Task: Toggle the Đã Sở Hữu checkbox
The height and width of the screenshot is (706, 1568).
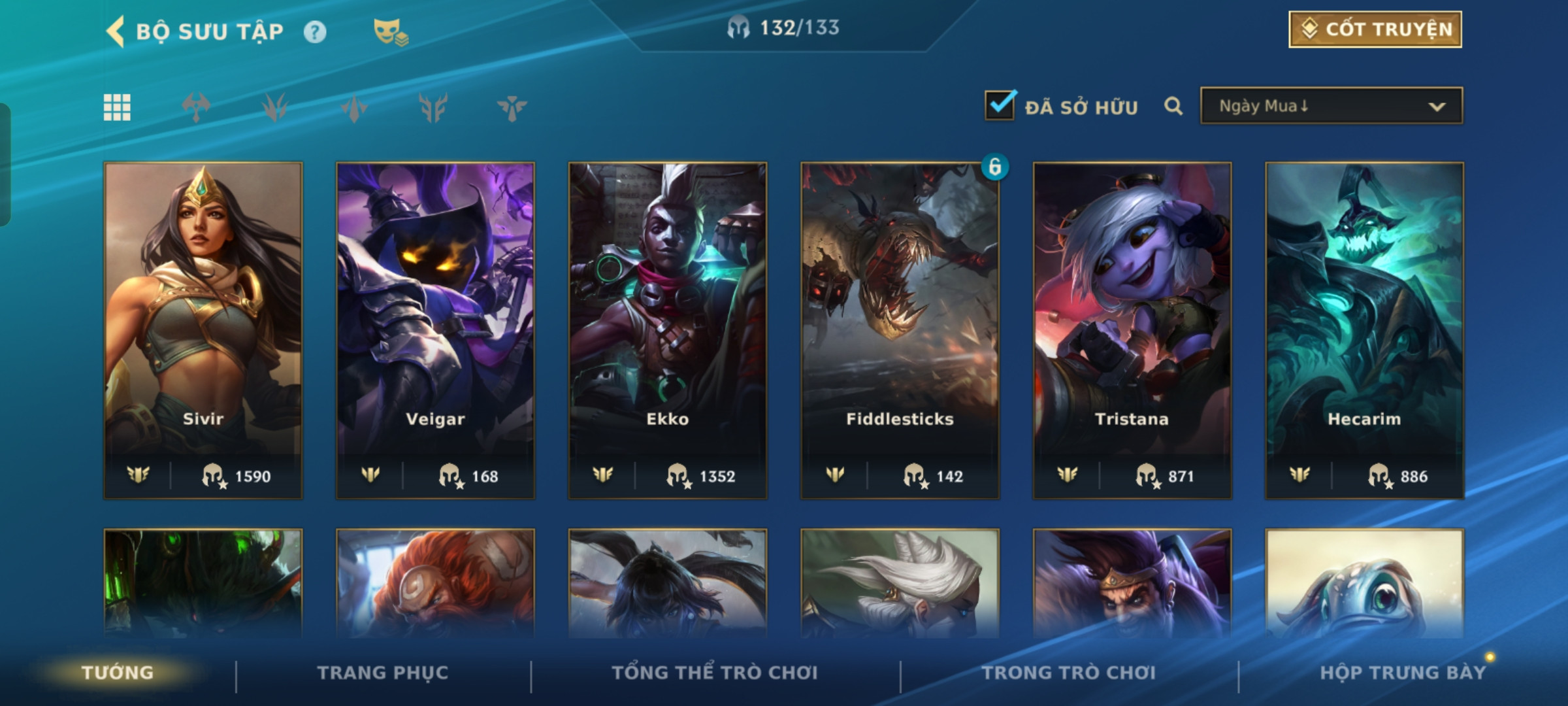Action: [x=1000, y=106]
